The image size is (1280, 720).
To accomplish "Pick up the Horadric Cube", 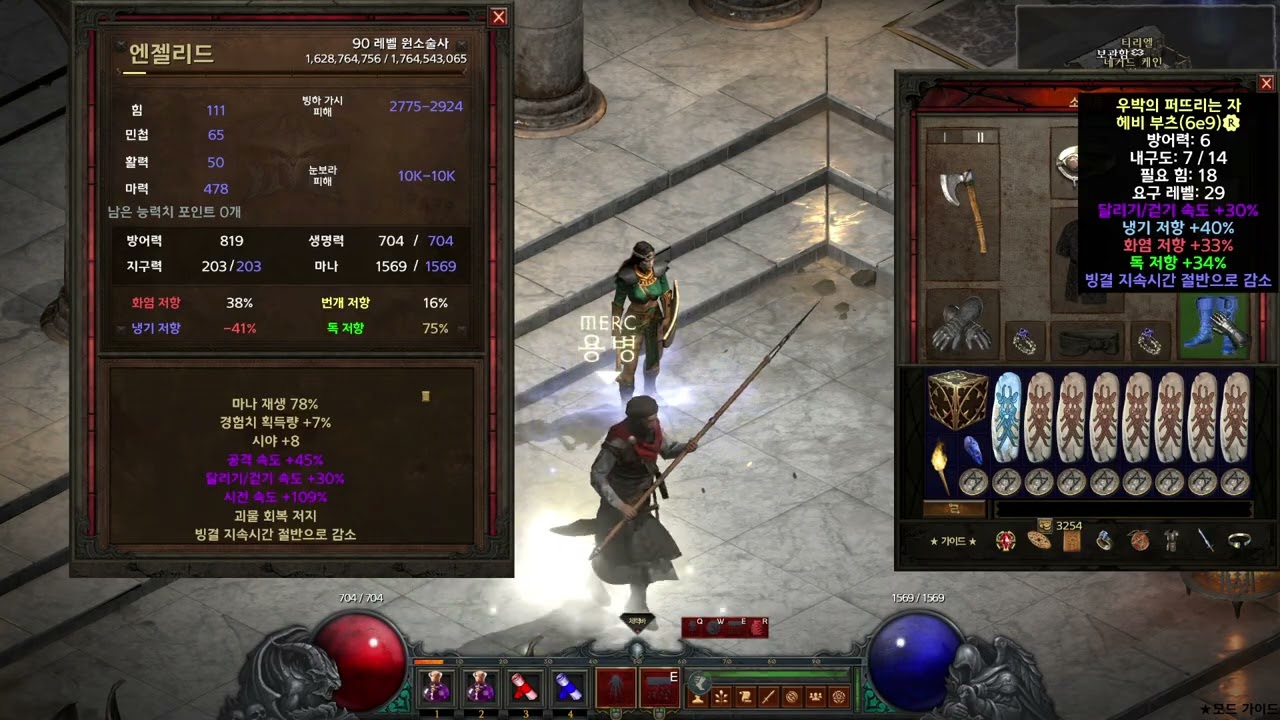I will 958,401.
